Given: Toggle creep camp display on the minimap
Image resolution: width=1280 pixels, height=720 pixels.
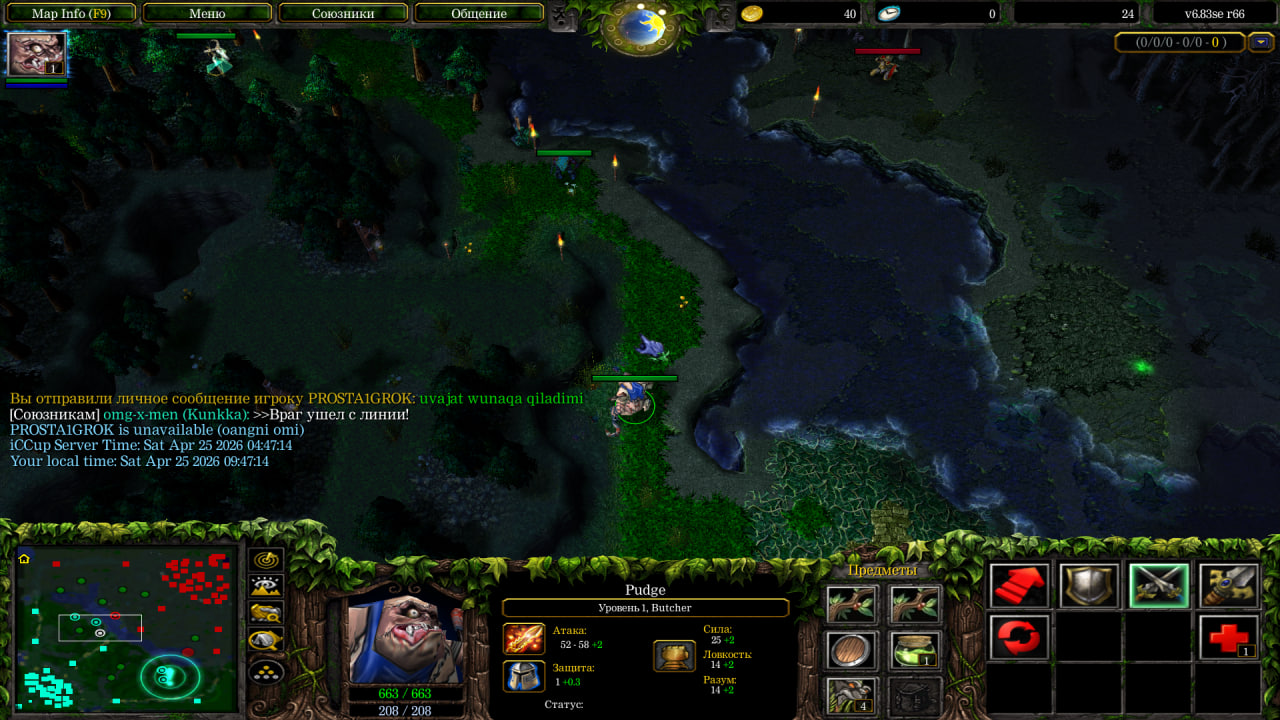Looking at the screenshot, I should point(267,640).
